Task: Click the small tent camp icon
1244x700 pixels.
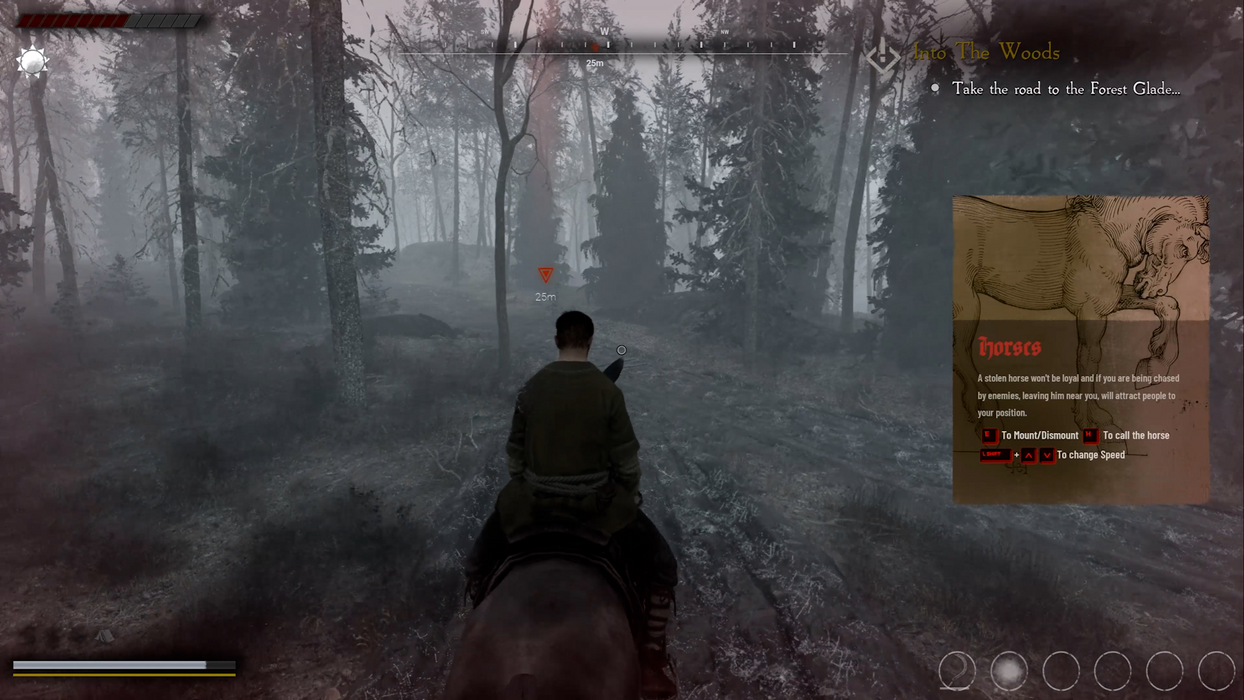Action: [x=104, y=635]
